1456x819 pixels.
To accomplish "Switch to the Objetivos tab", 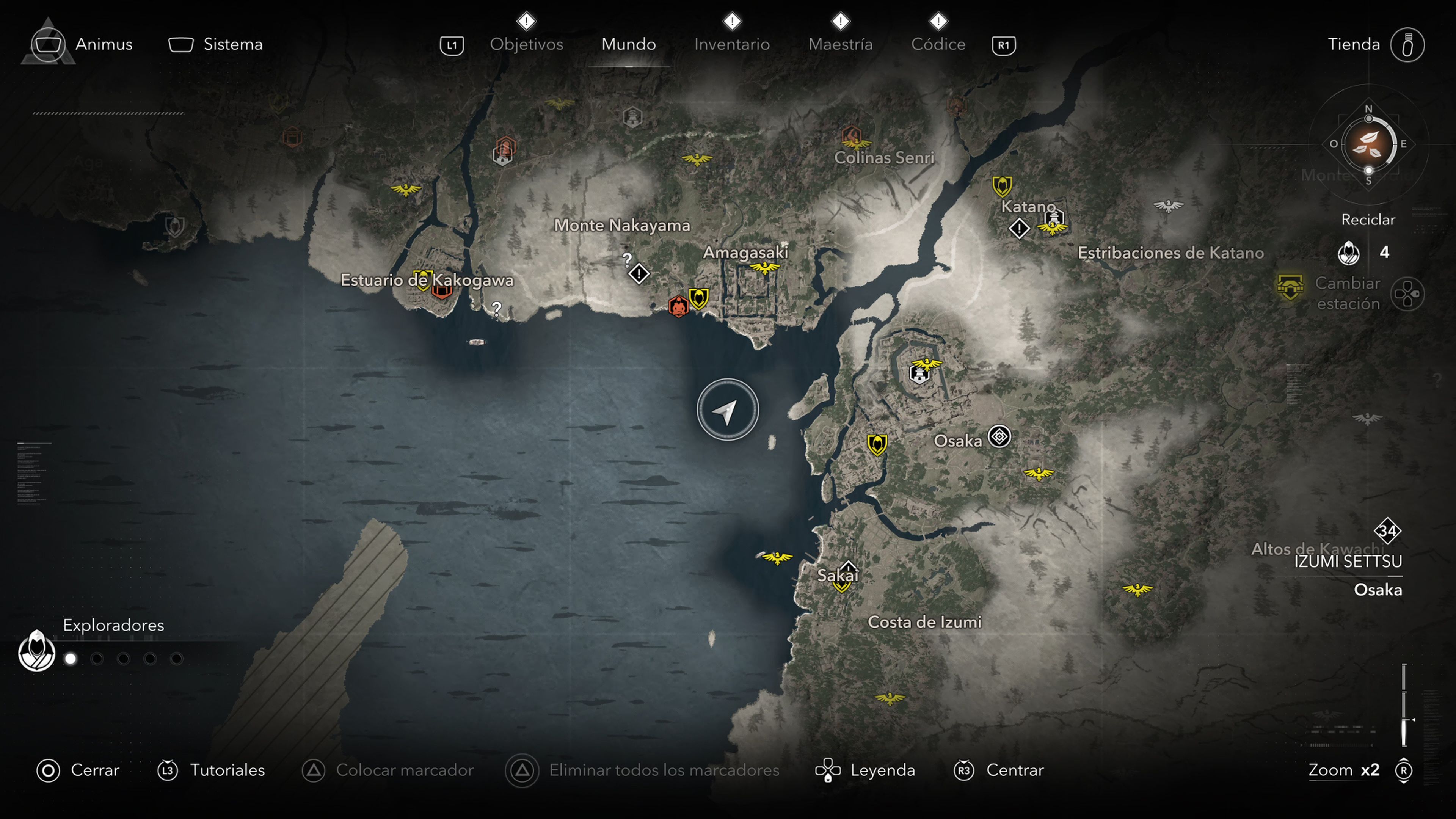I will pyautogui.click(x=526, y=44).
